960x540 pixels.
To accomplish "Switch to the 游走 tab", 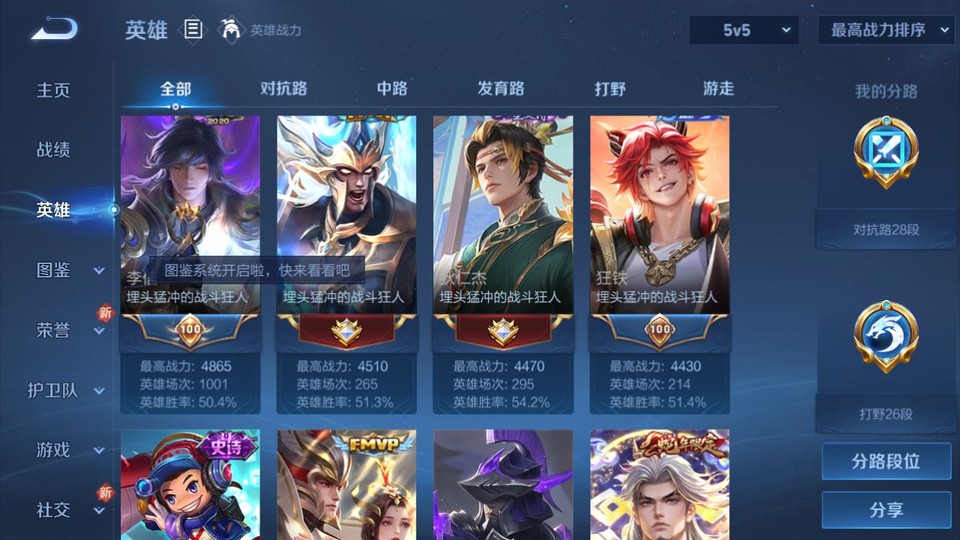I will 718,88.
